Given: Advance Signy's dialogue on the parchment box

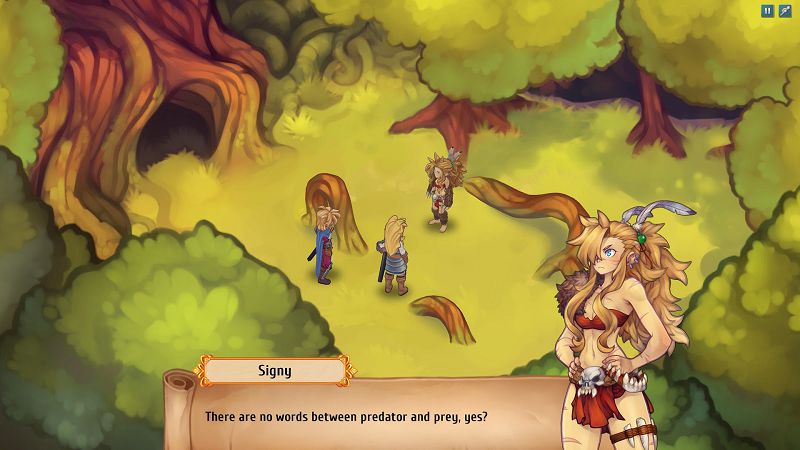Looking at the screenshot, I should (x=370, y=415).
